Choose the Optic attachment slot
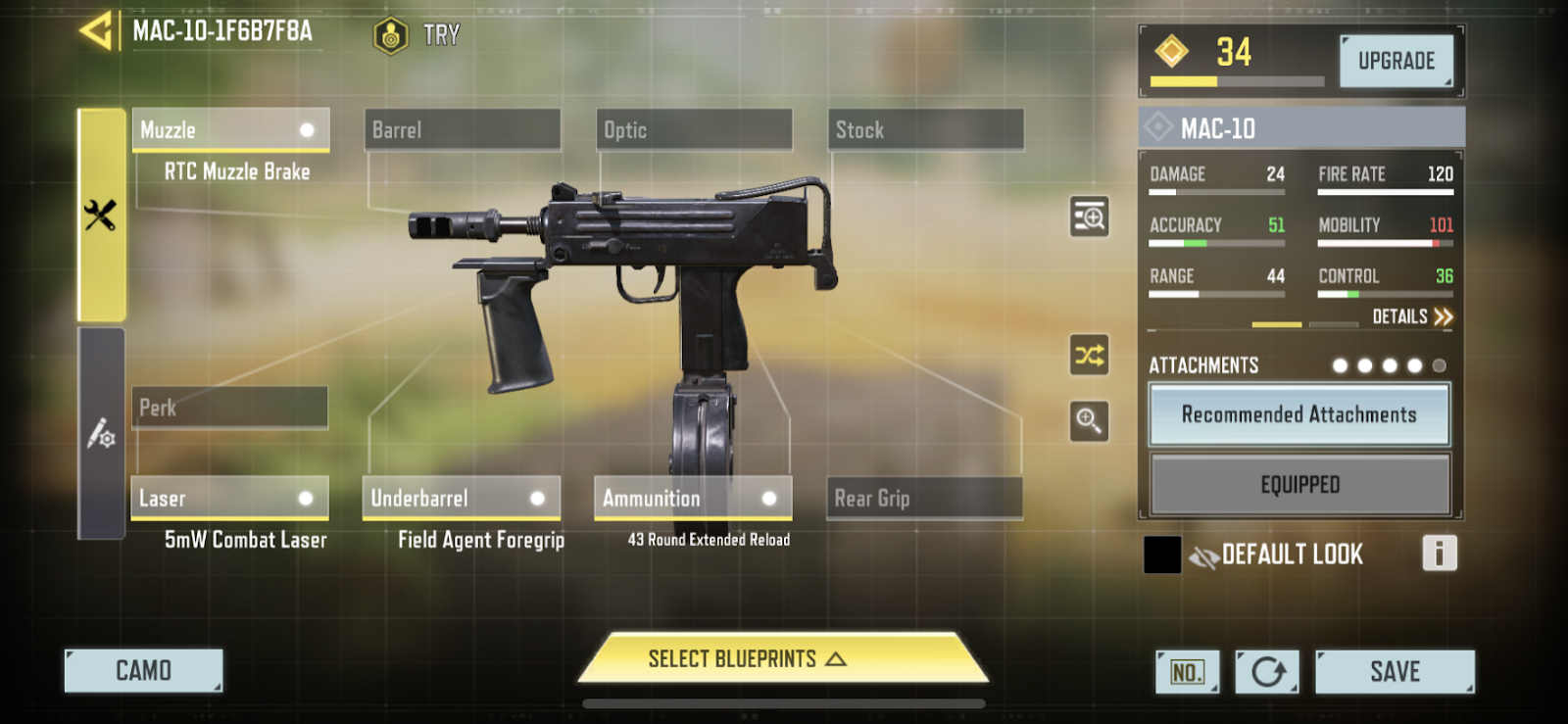This screenshot has width=1568, height=724. pyautogui.click(x=694, y=130)
